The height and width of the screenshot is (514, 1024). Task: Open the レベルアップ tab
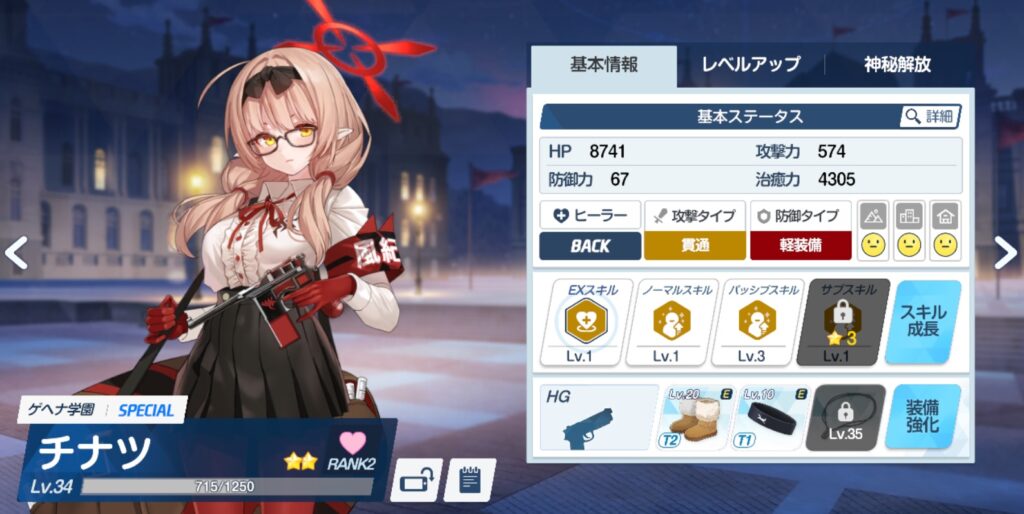click(750, 65)
